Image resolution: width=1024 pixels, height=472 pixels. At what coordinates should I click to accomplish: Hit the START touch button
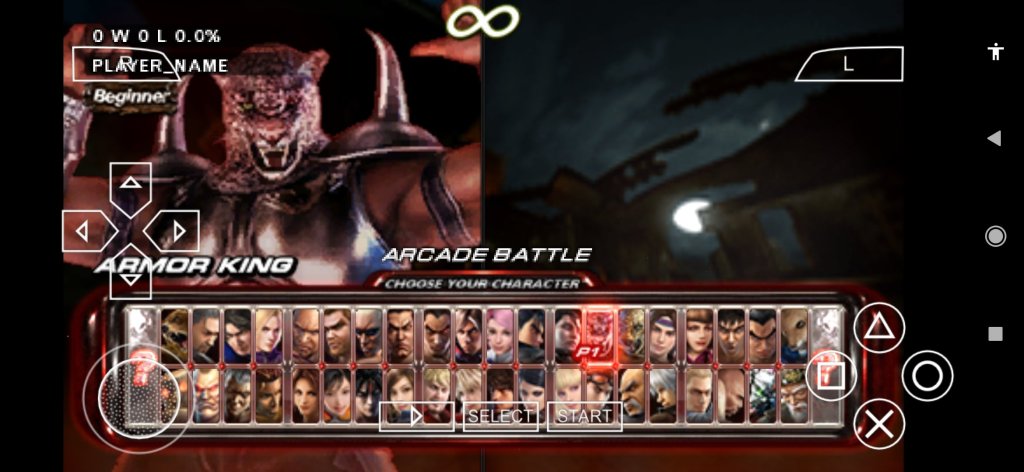pos(585,416)
